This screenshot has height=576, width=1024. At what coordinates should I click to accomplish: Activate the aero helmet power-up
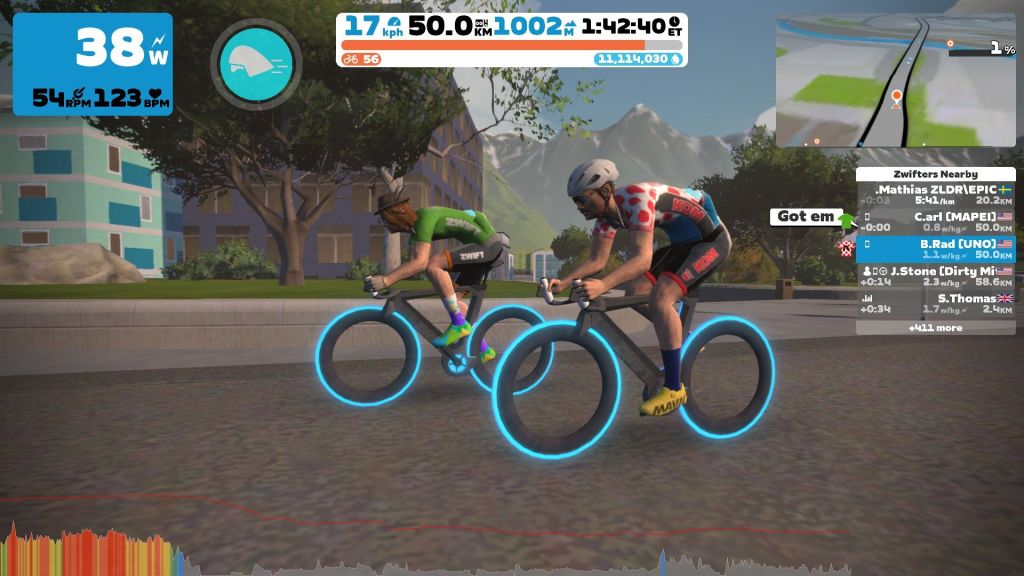255,64
